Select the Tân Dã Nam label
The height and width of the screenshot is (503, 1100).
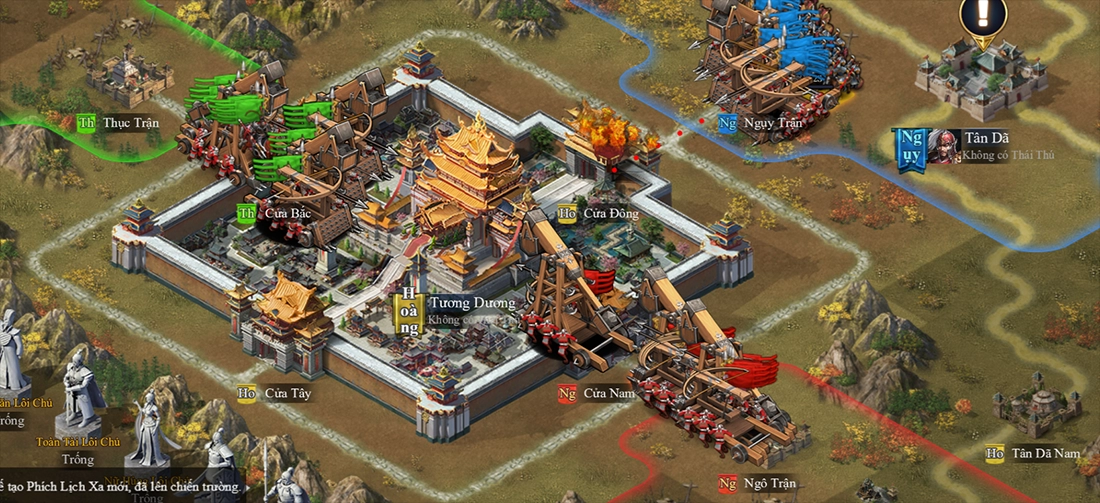point(1044,453)
